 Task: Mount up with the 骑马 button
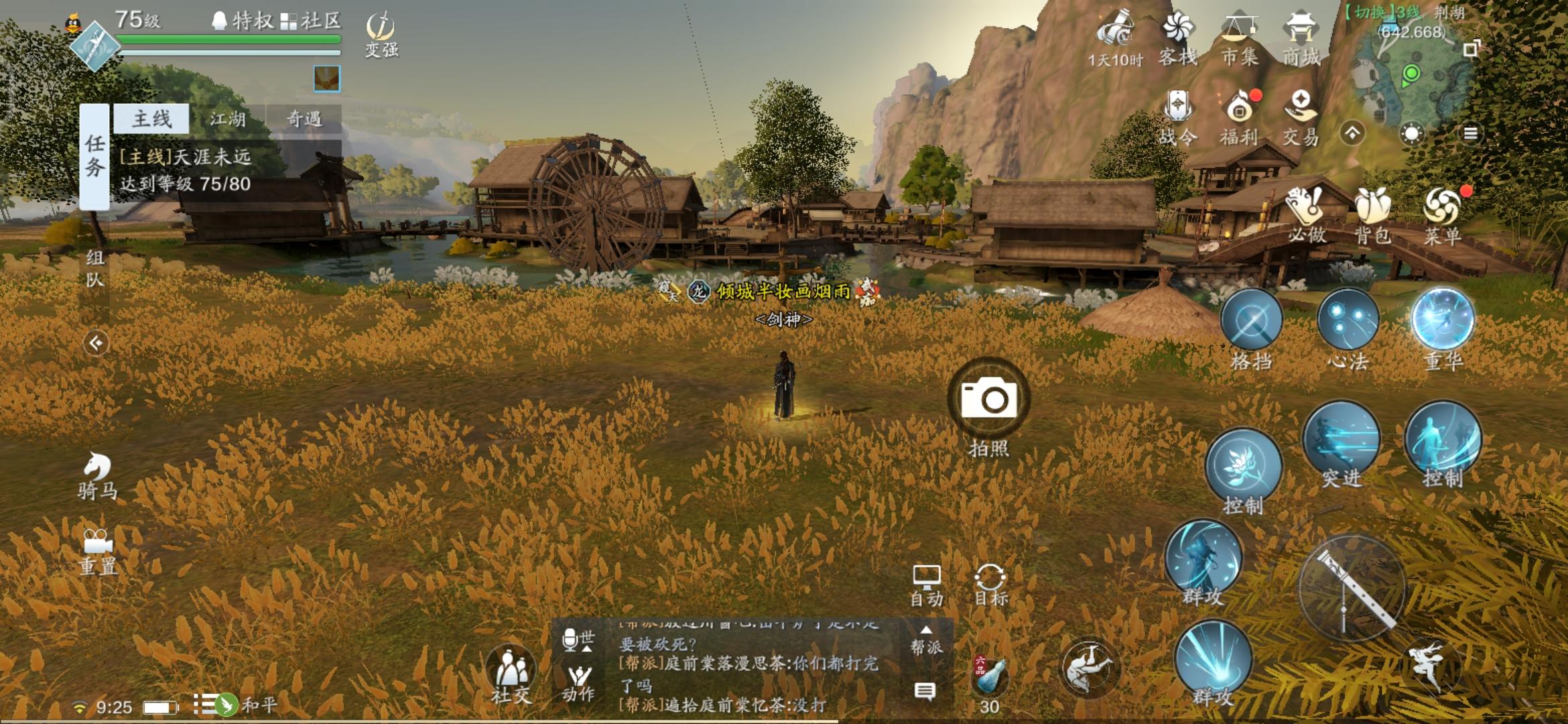pyautogui.click(x=98, y=475)
